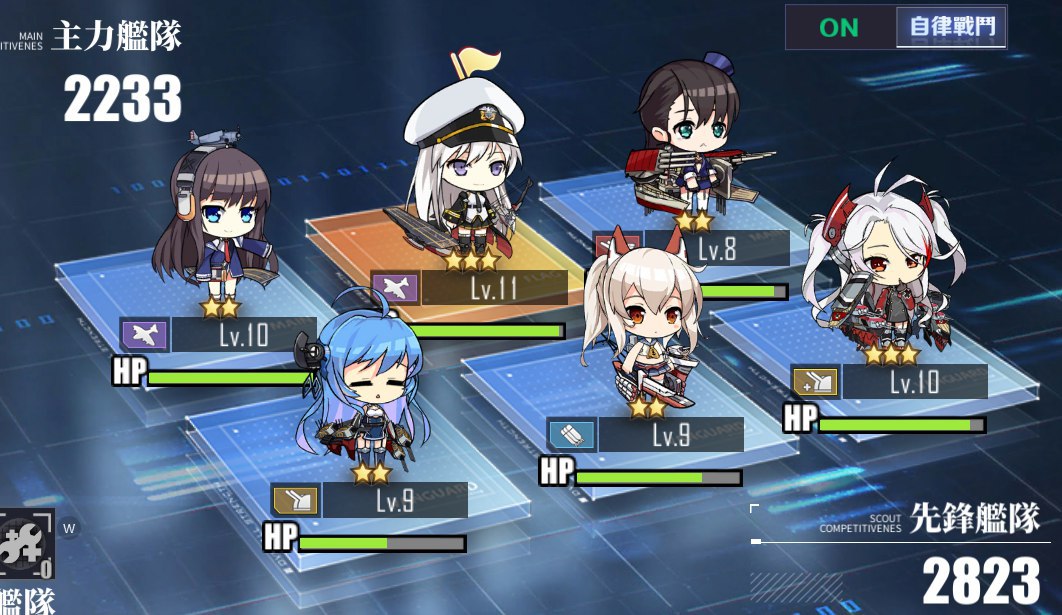Select the white-capped flagship at Lv.11
1062x615 pixels.
pyautogui.click(x=465, y=180)
